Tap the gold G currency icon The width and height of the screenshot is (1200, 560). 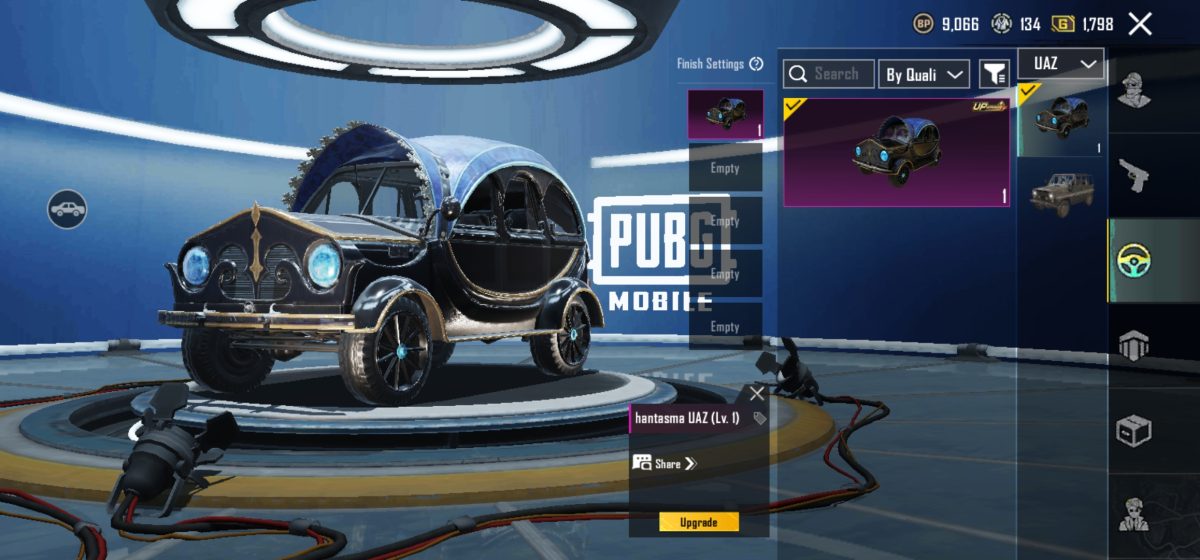(1063, 24)
